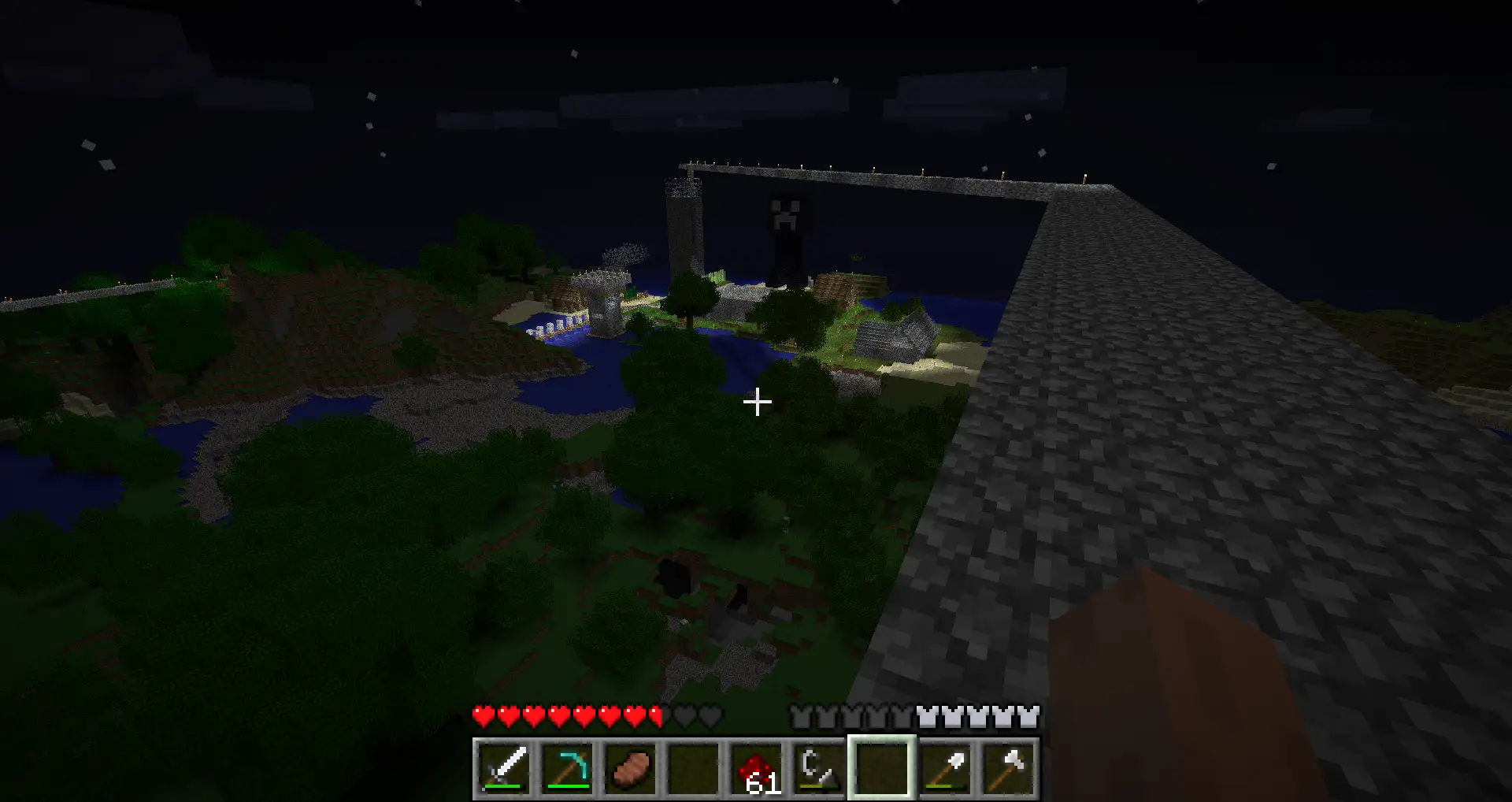This screenshot has height=802, width=1512.
Task: Select the flint and steel slot
Action: coord(818,768)
